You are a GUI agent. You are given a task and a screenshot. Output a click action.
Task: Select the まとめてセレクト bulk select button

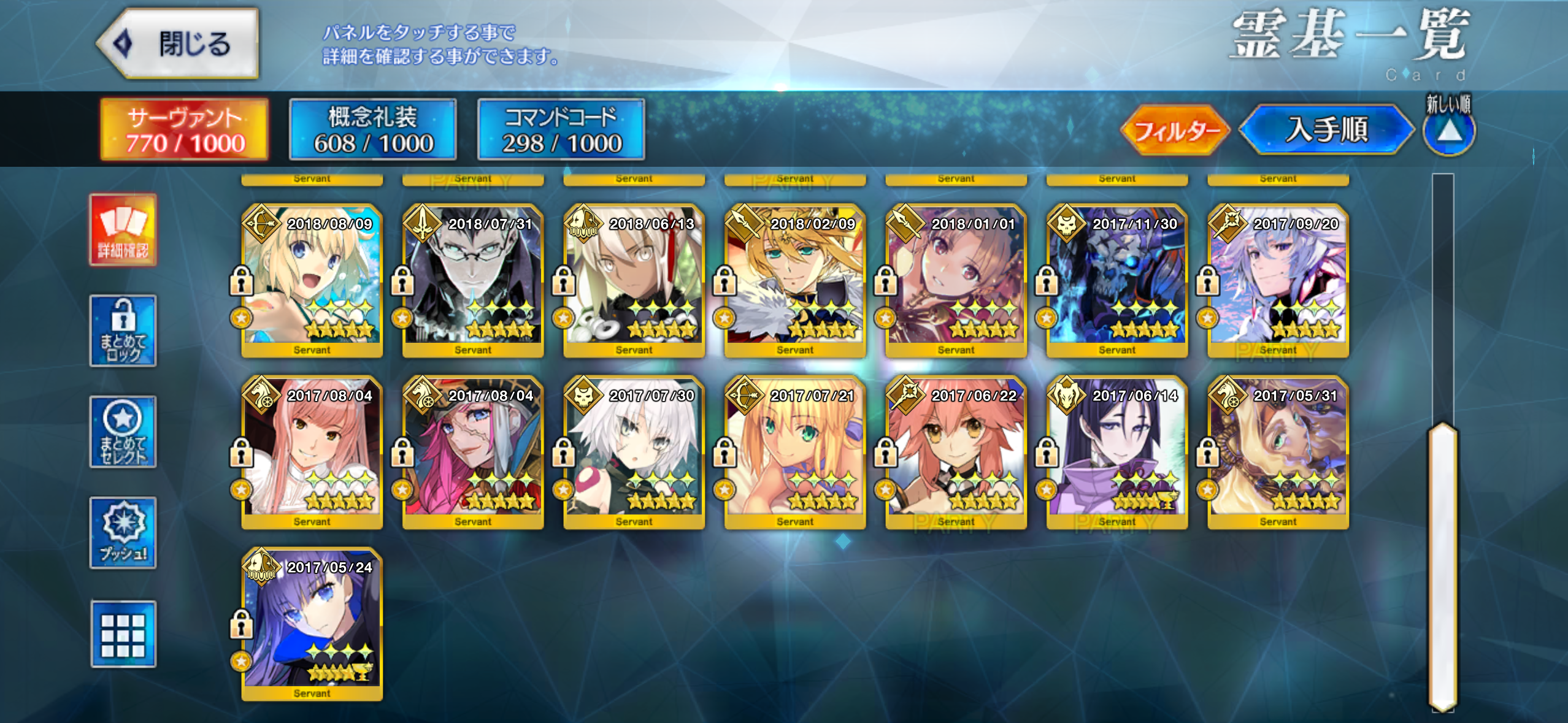123,432
